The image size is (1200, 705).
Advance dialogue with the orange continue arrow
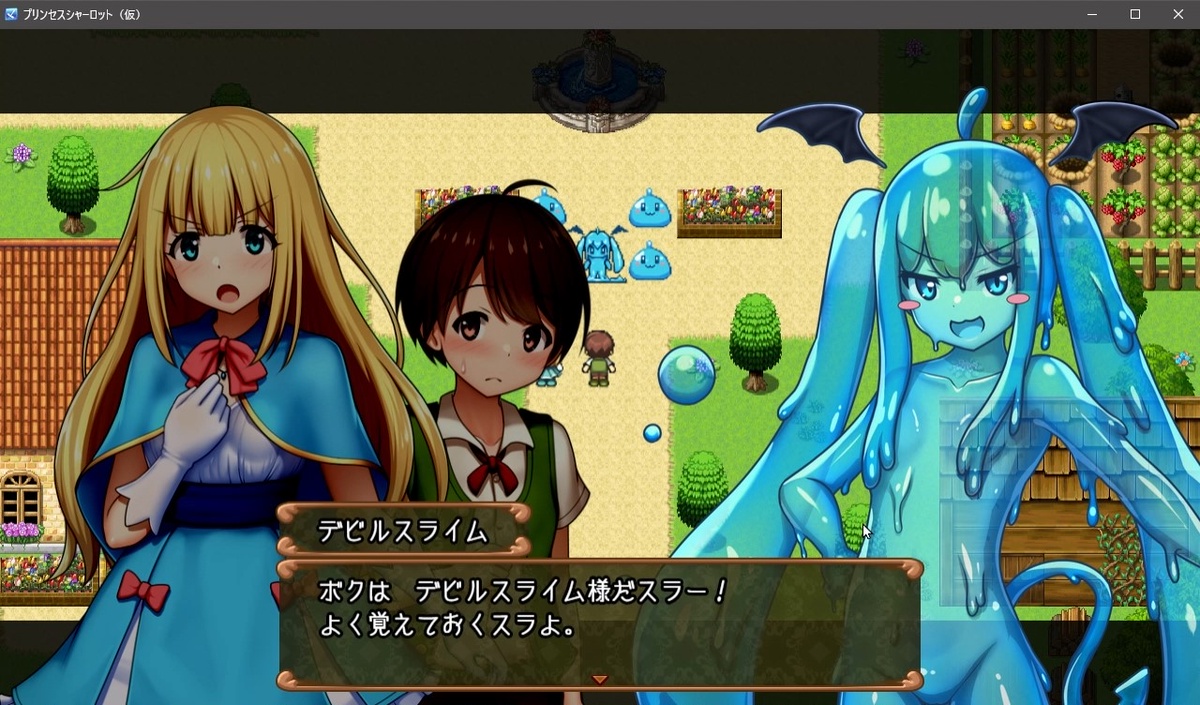pos(599,679)
